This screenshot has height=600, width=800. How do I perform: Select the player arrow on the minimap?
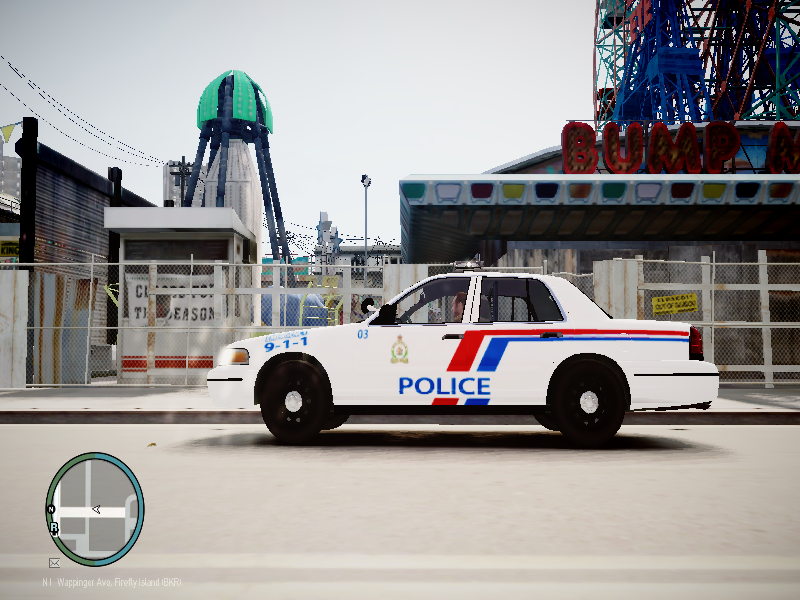point(96,509)
